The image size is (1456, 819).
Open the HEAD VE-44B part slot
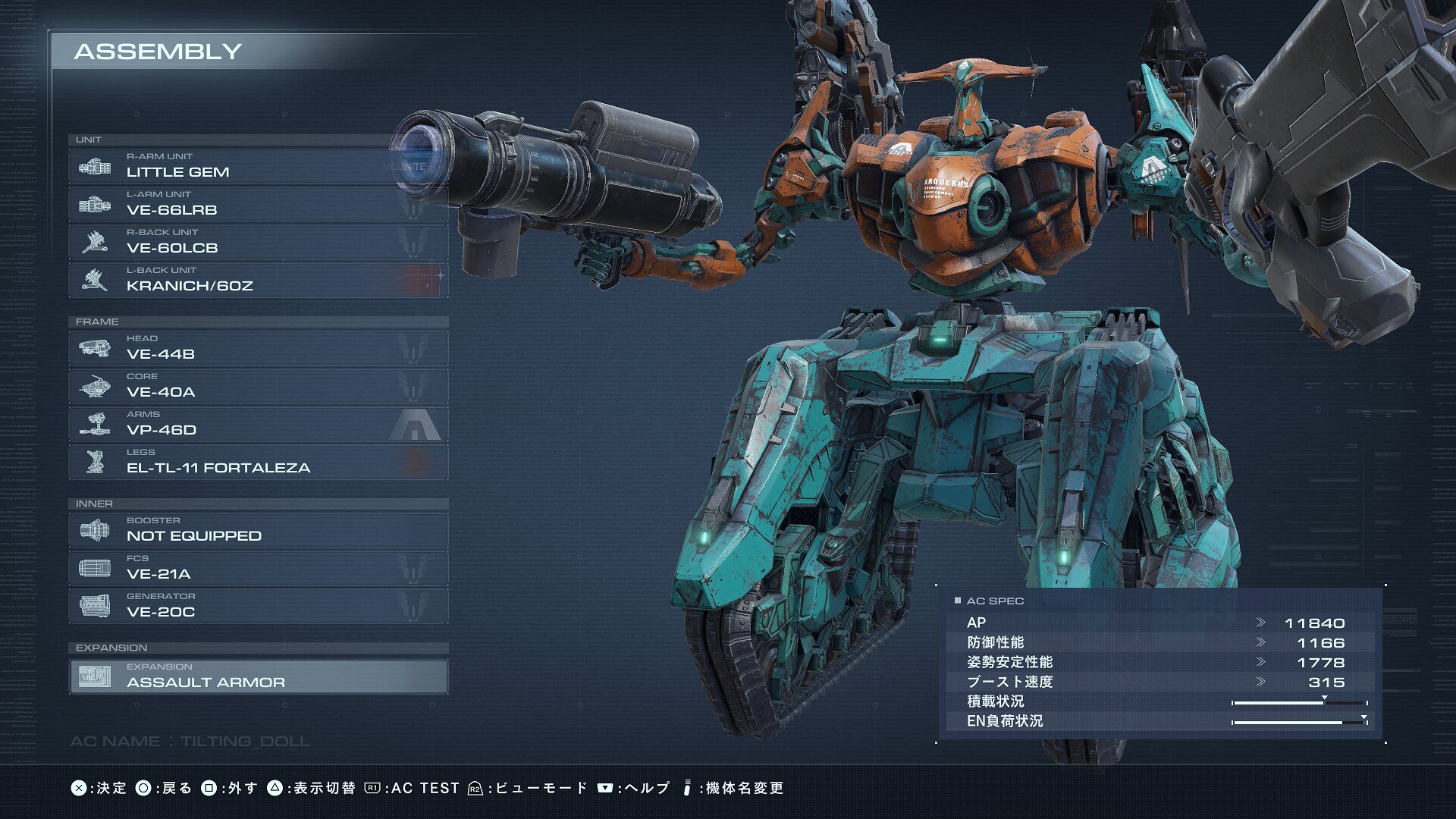click(x=258, y=348)
